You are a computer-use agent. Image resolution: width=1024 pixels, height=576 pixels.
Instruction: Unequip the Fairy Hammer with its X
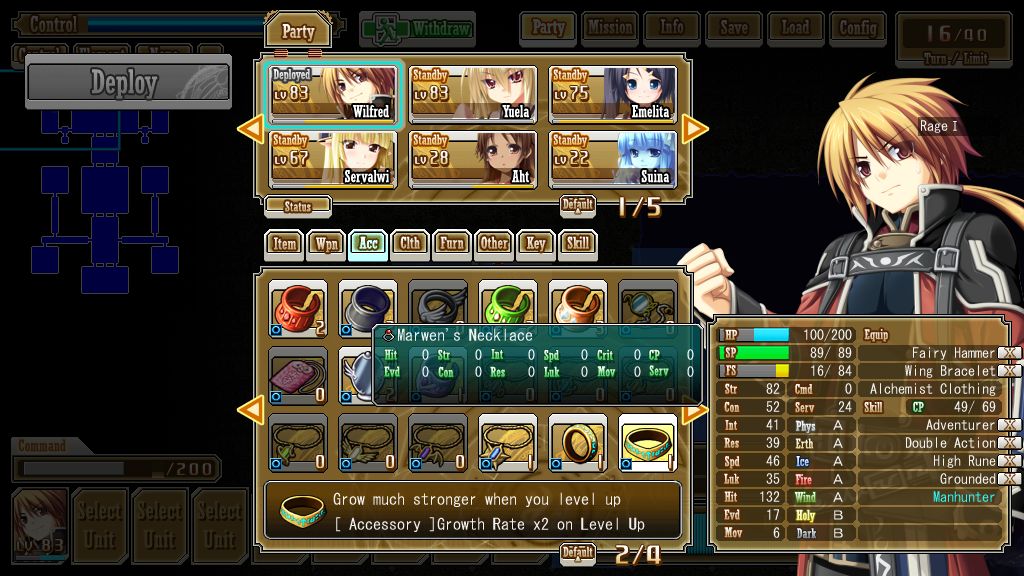pyautogui.click(x=1010, y=353)
